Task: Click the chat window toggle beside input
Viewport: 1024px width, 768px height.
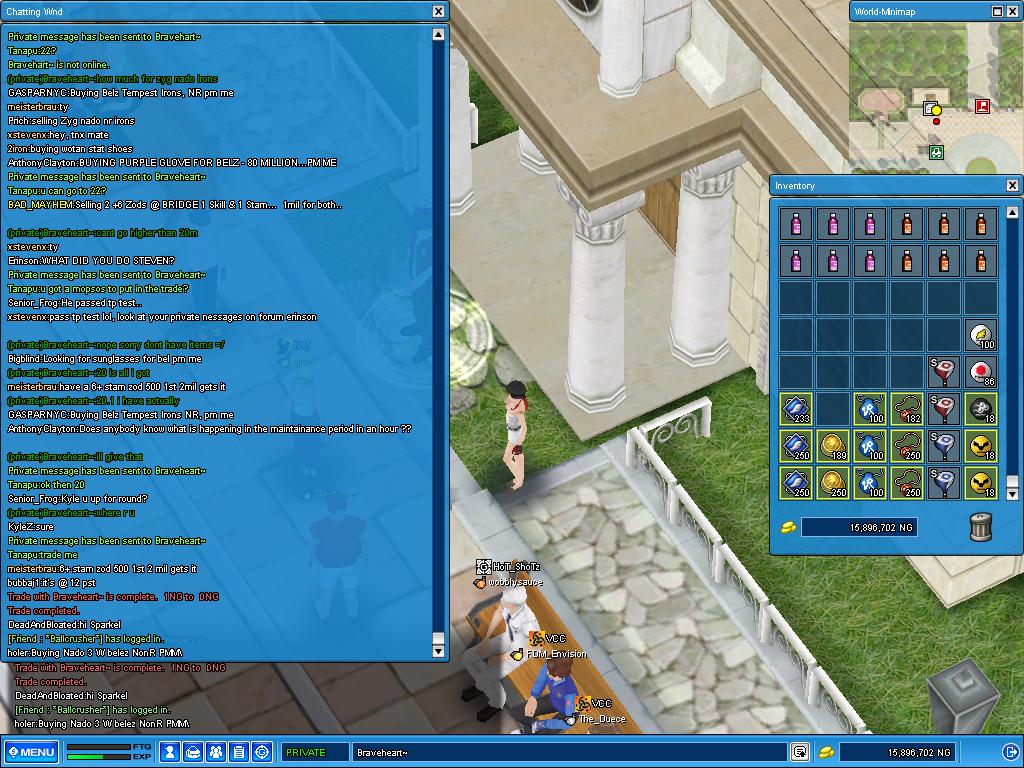Action: click(x=800, y=752)
